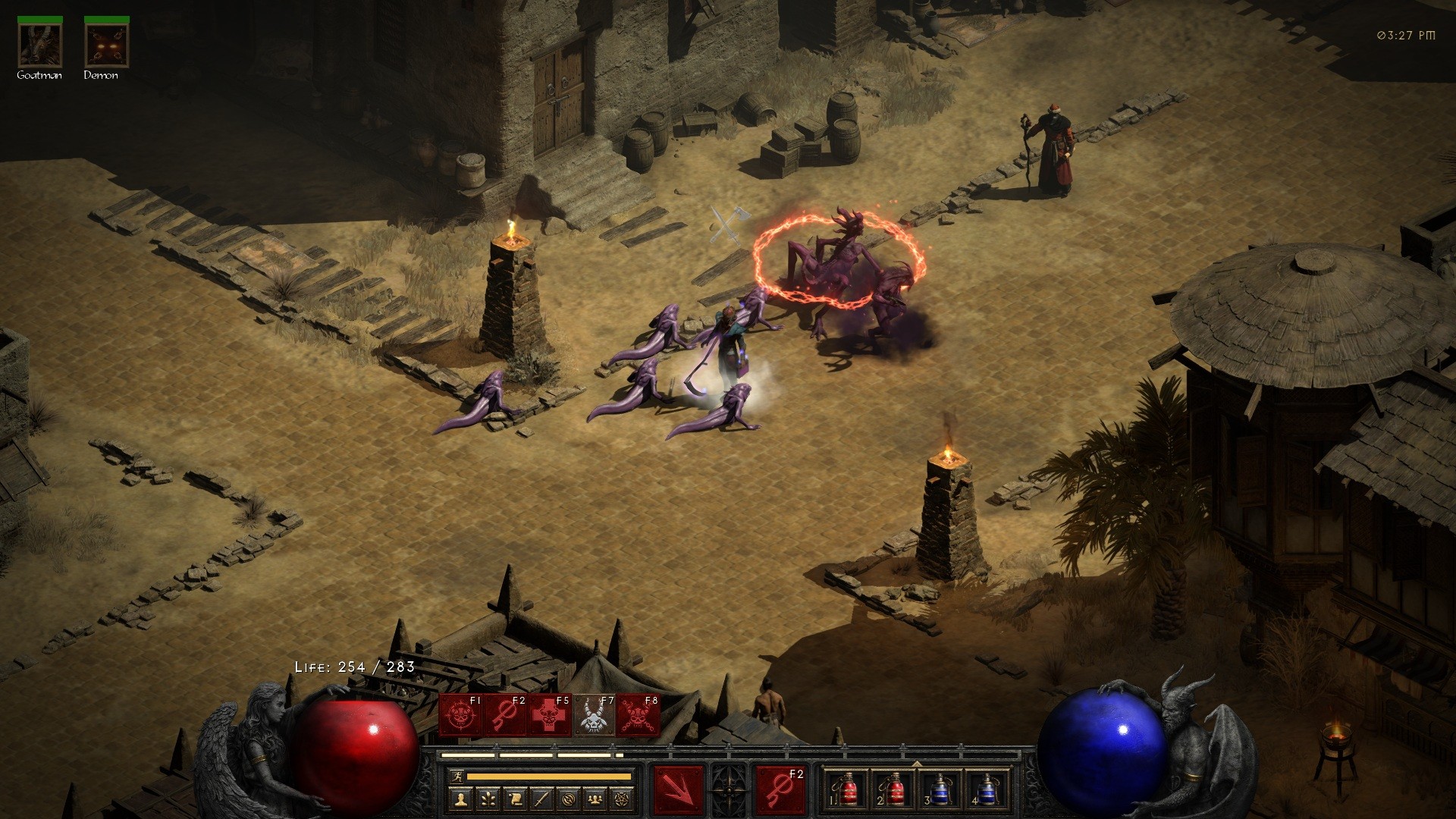Viewport: 1456px width, 819px height.
Task: Click the sword icon in the mini panel
Action: [540, 799]
